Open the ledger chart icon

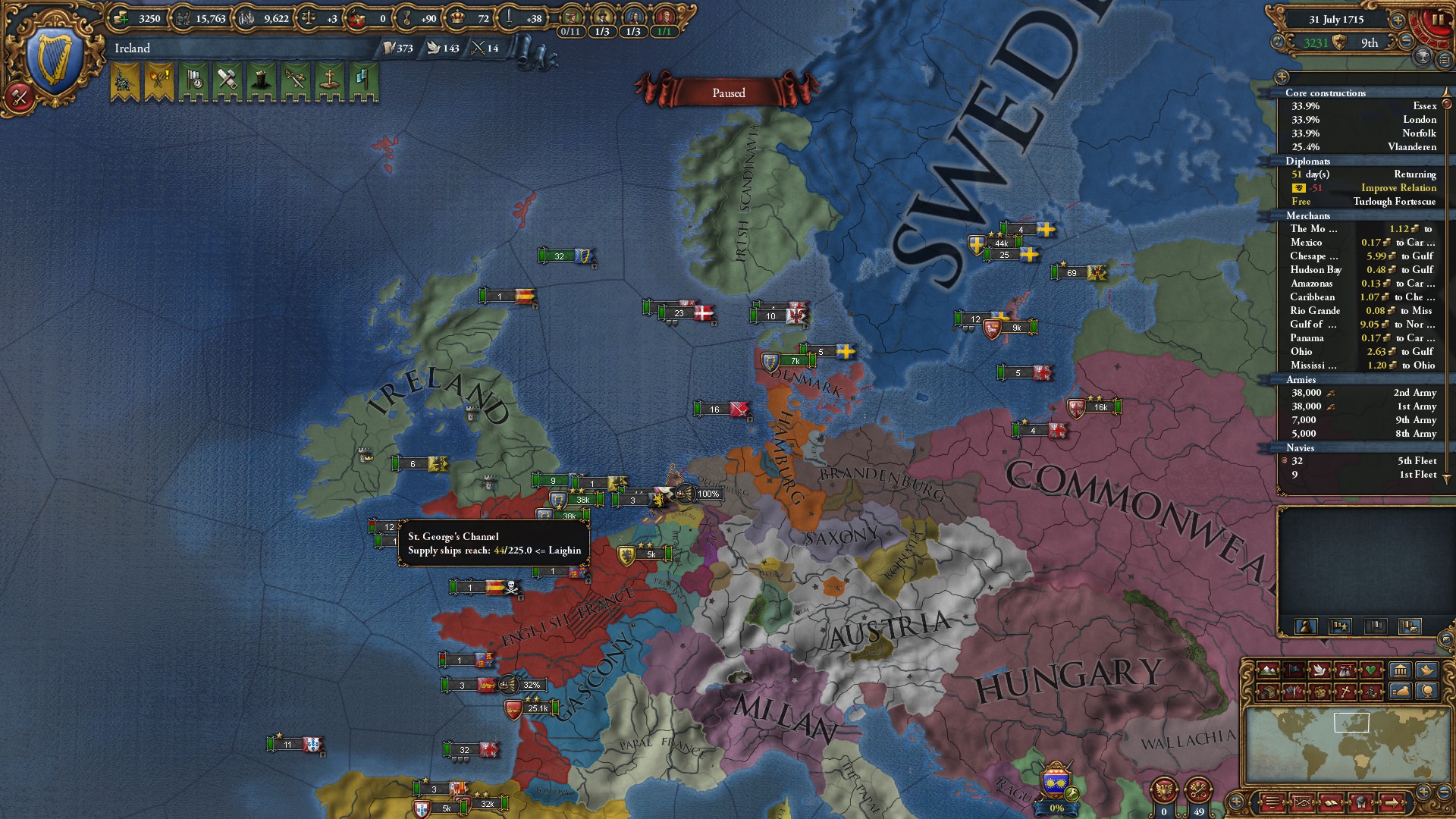tap(1302, 802)
